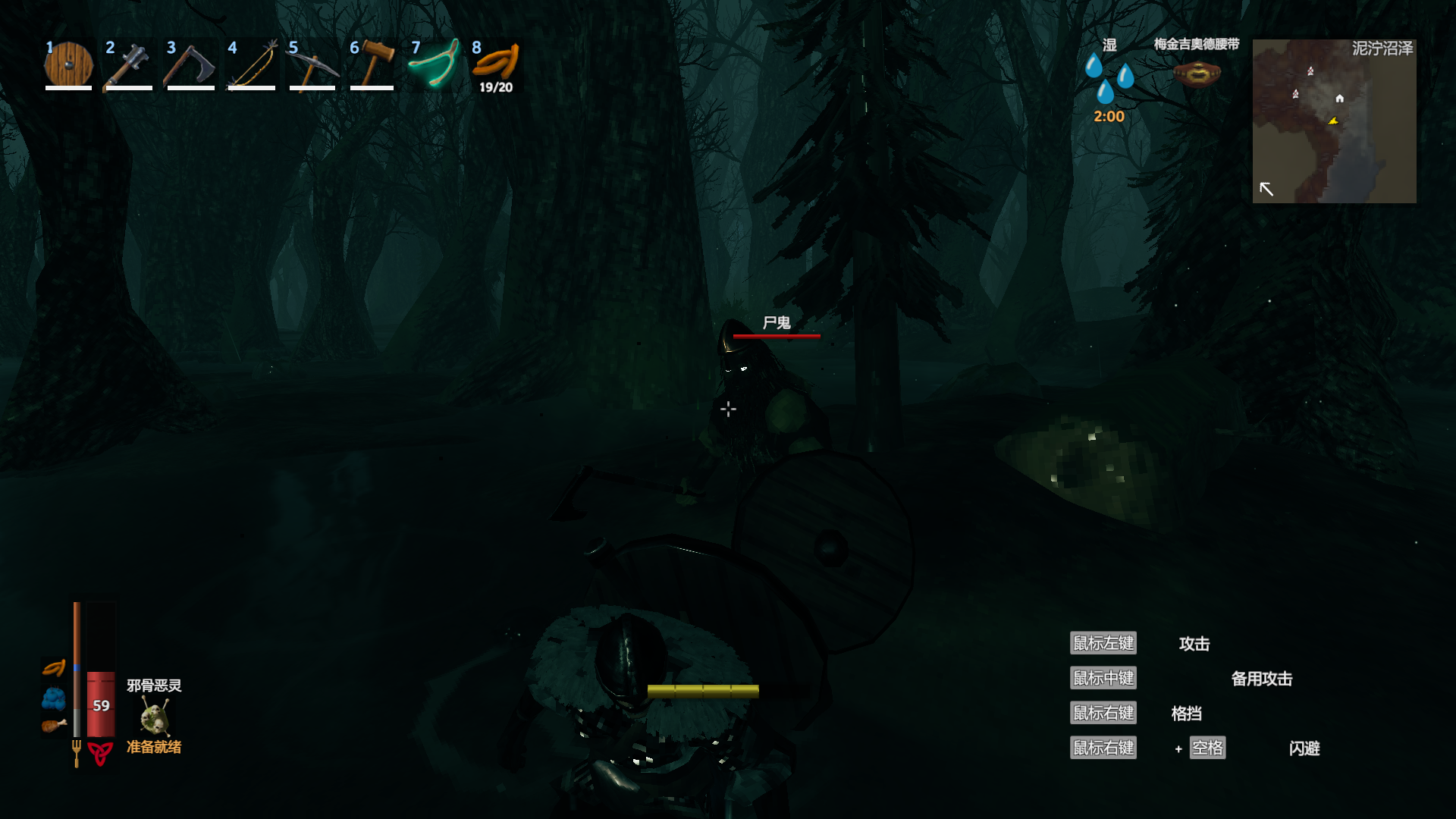Choose the axe in hotbar slot 3
Image resolution: width=1456 pixels, height=819 pixels.
coord(190,65)
